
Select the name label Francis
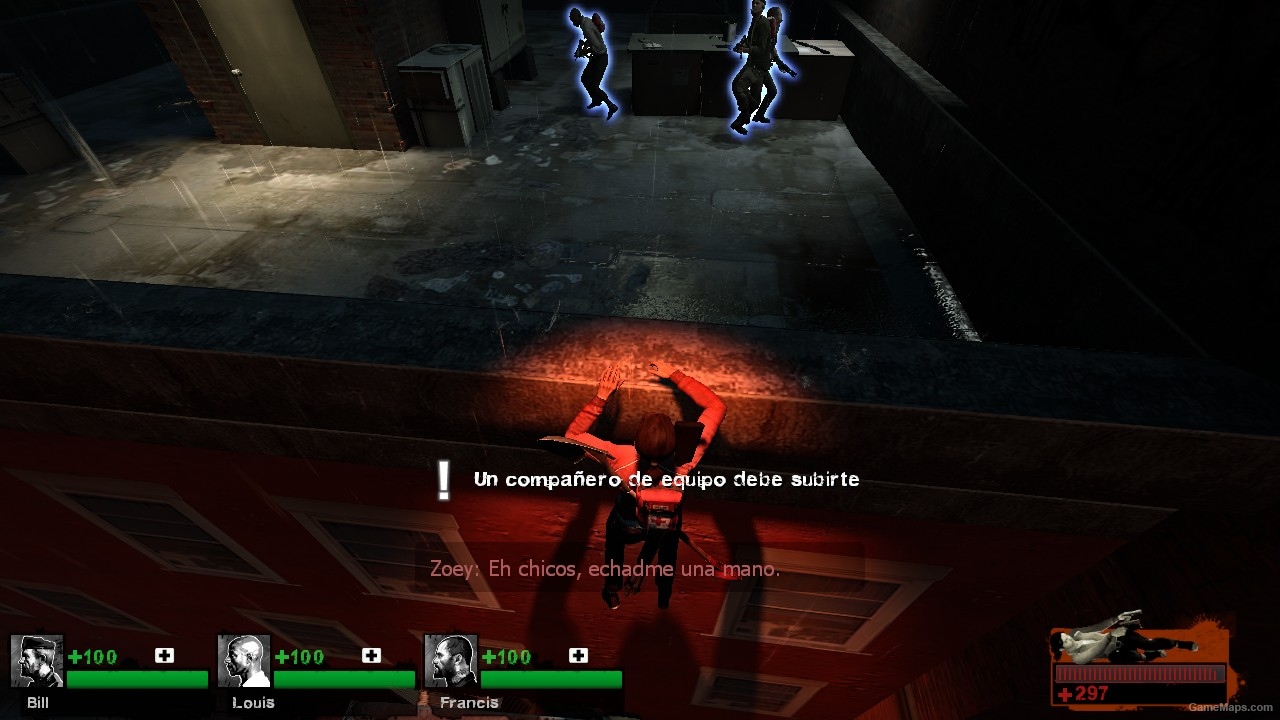(469, 703)
